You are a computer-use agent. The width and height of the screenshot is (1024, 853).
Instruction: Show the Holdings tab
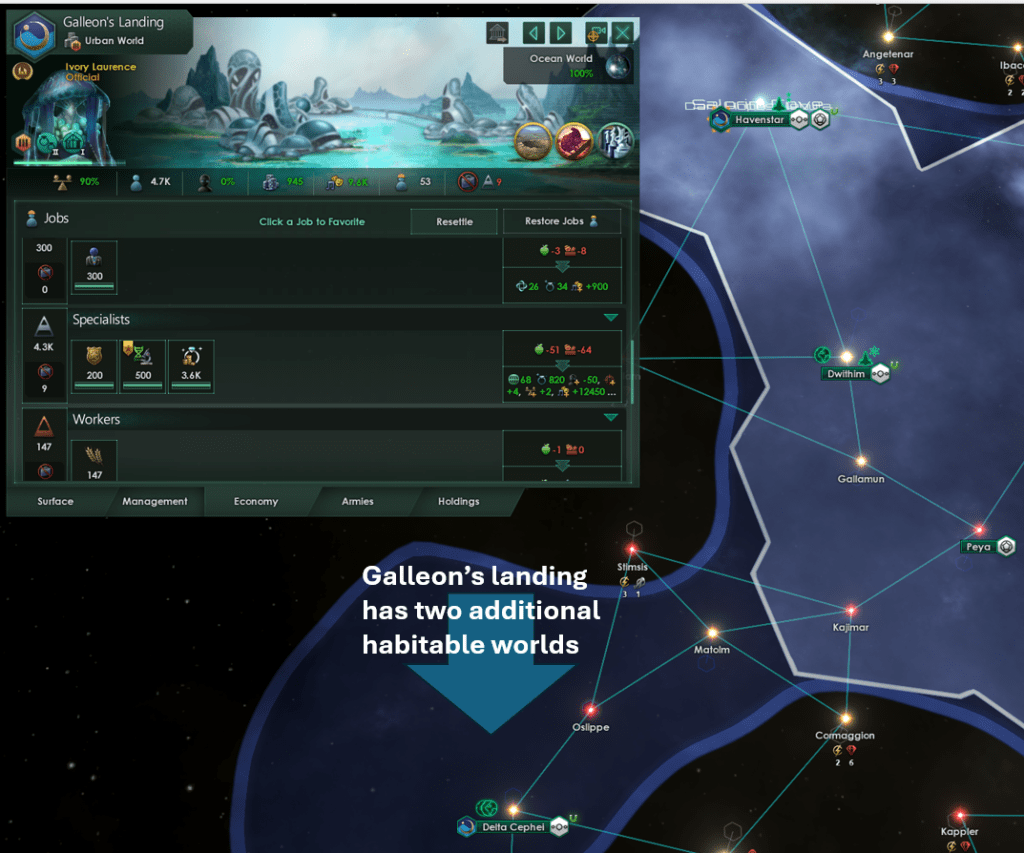tap(459, 501)
